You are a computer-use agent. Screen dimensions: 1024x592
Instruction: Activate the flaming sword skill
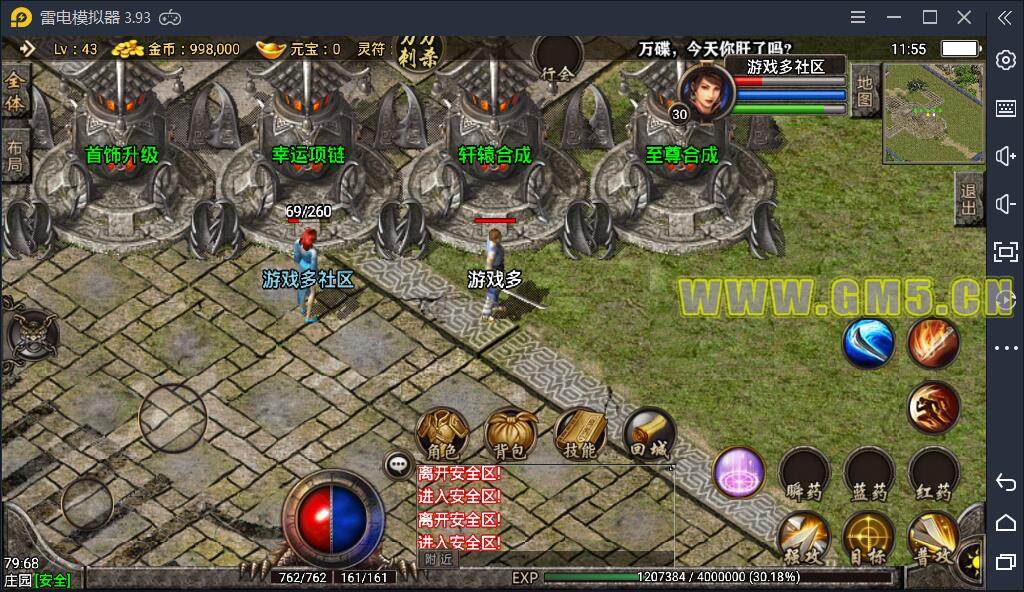click(933, 344)
